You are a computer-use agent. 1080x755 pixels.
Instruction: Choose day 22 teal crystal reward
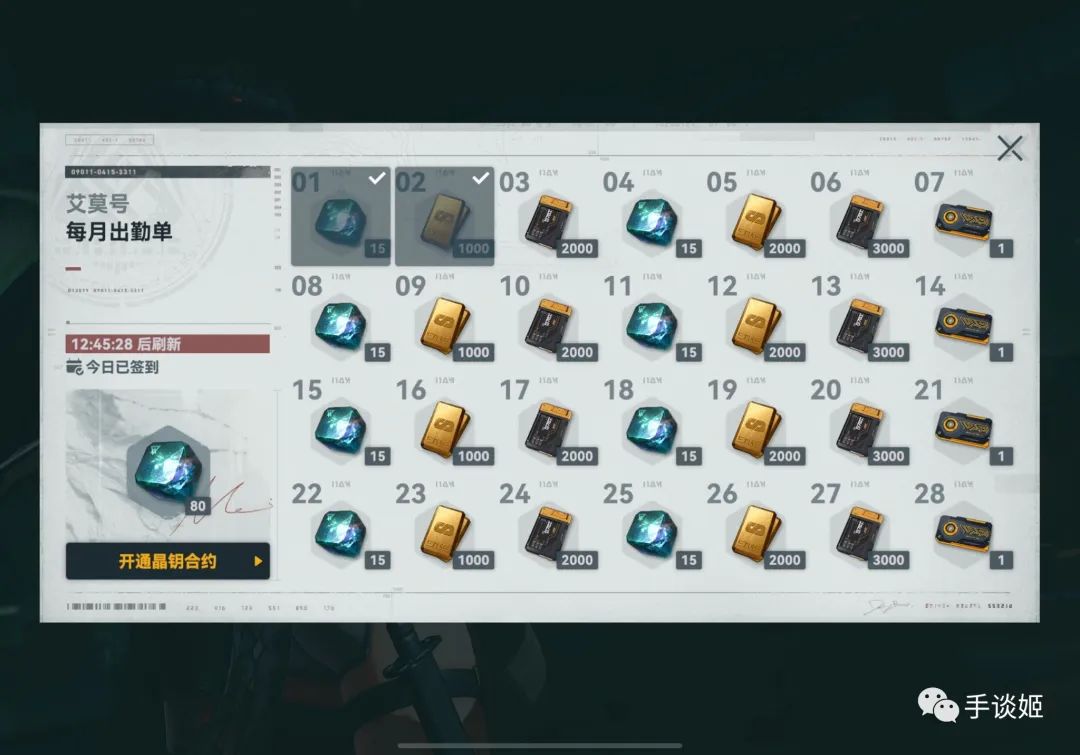pos(340,533)
